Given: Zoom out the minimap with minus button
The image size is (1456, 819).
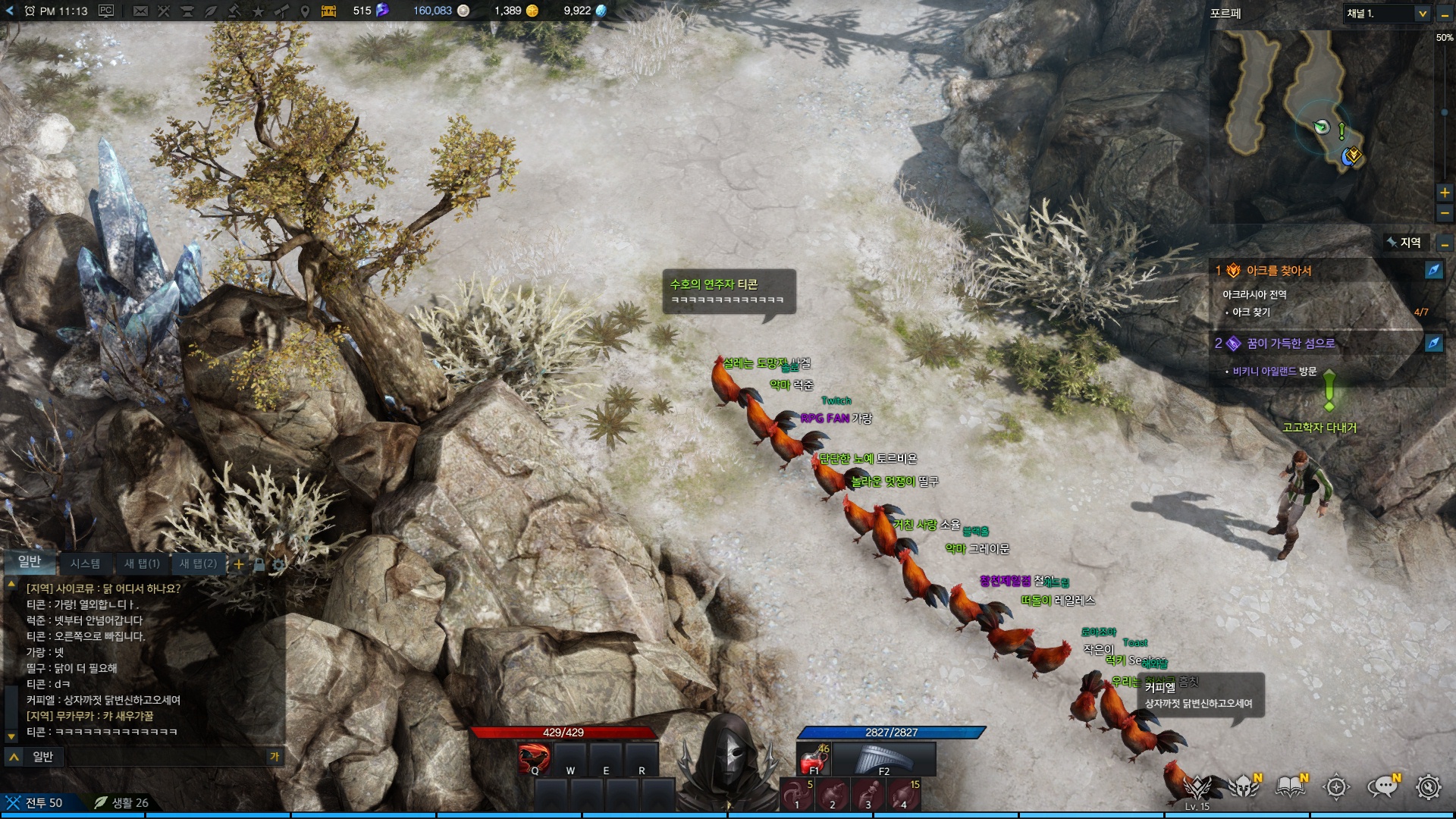Looking at the screenshot, I should (x=1445, y=214).
